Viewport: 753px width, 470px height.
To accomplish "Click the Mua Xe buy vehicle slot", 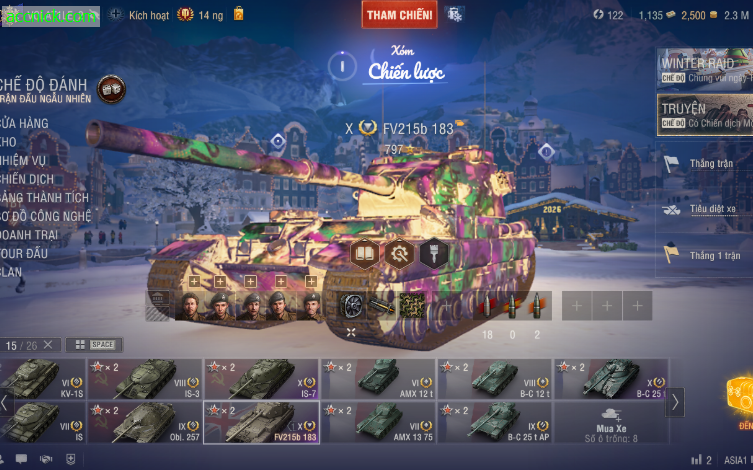I will coord(609,422).
